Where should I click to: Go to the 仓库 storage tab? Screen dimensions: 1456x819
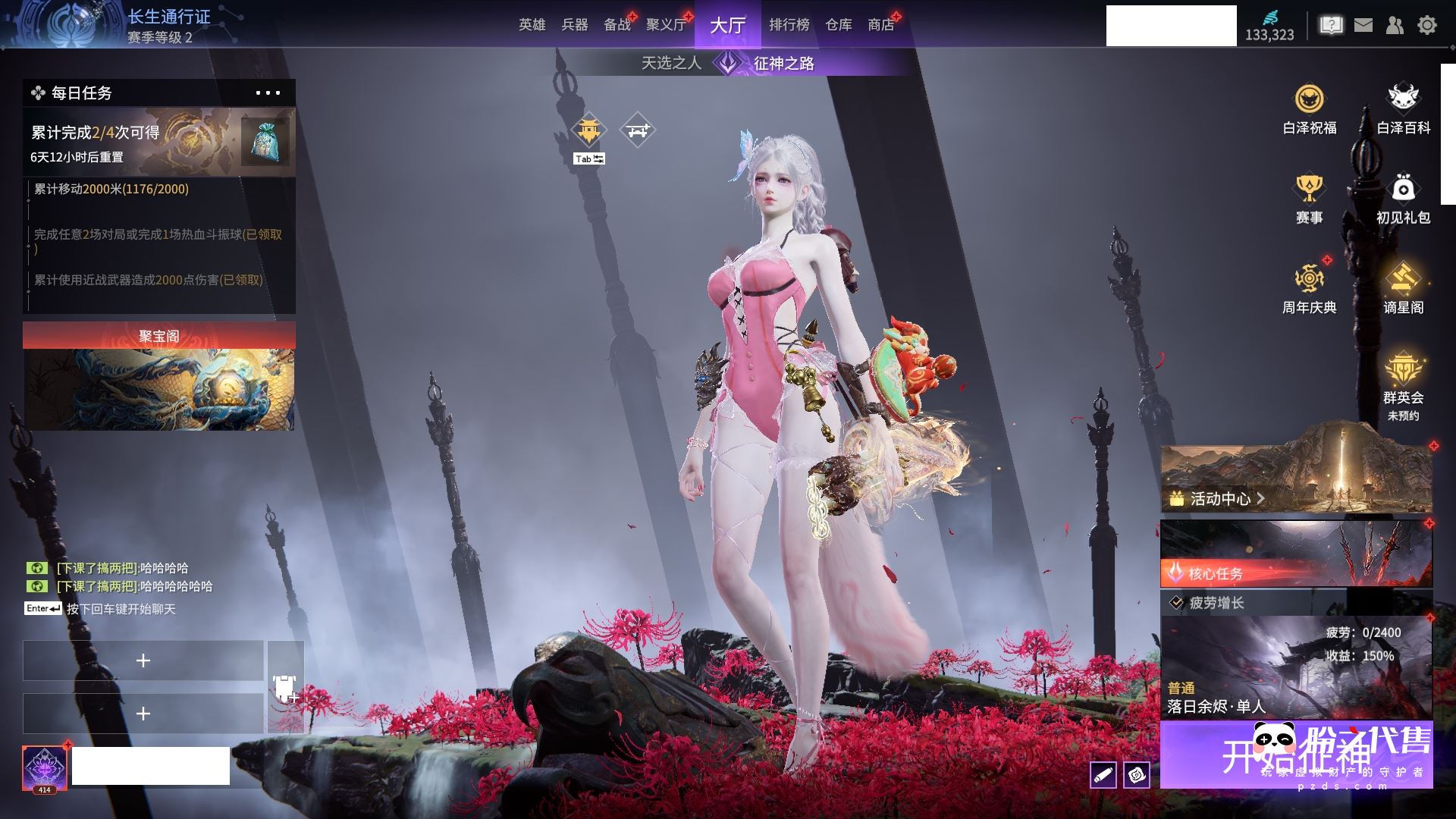[838, 25]
